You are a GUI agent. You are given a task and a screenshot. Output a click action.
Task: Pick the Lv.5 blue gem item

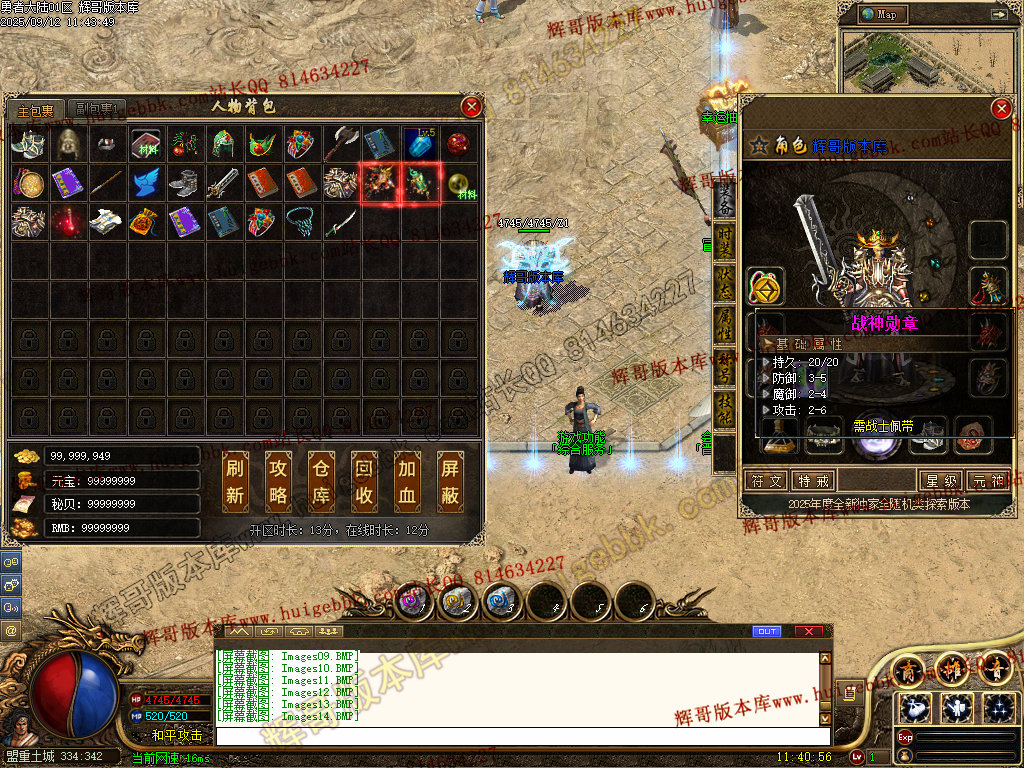[420, 144]
